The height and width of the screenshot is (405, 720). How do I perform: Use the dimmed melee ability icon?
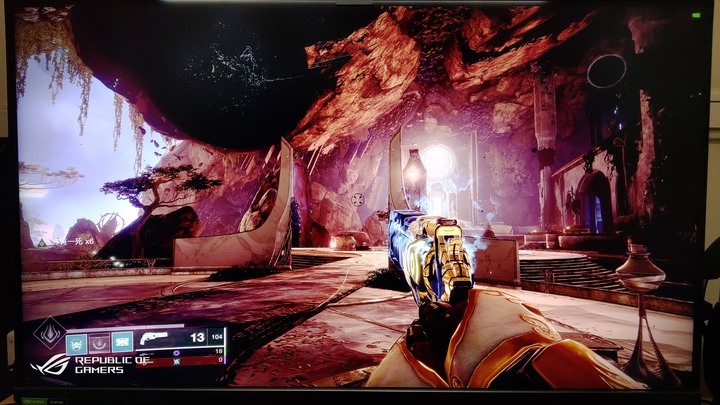coord(99,342)
